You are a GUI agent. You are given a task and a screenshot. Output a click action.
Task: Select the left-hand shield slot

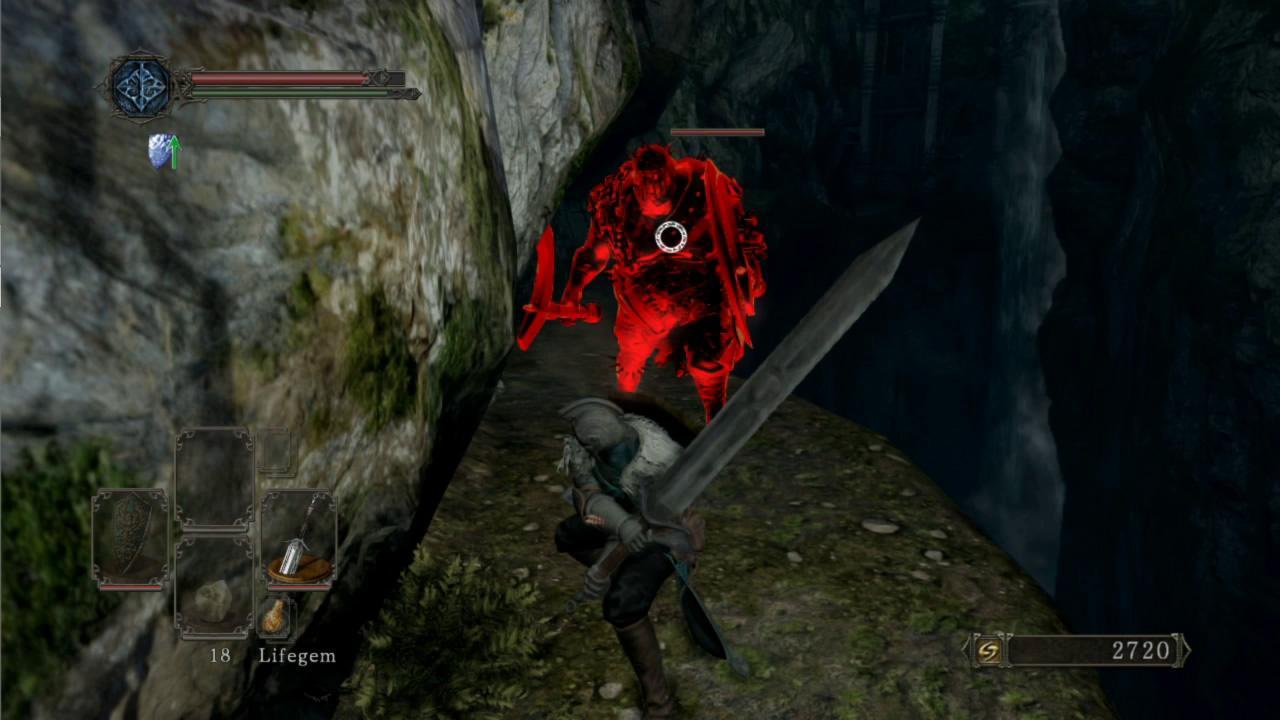click(130, 538)
